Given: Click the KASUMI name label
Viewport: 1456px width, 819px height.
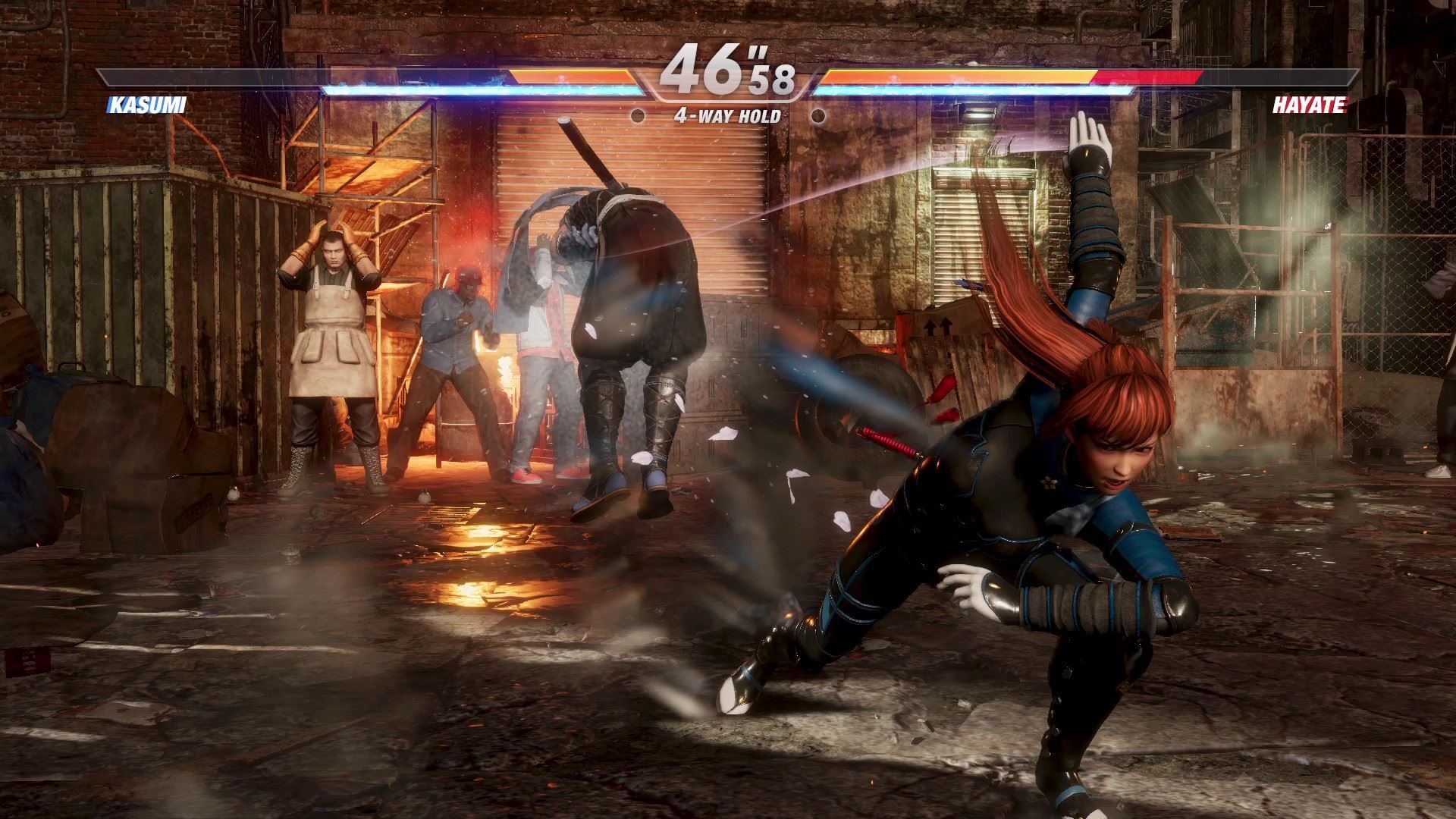Looking at the screenshot, I should tap(149, 103).
